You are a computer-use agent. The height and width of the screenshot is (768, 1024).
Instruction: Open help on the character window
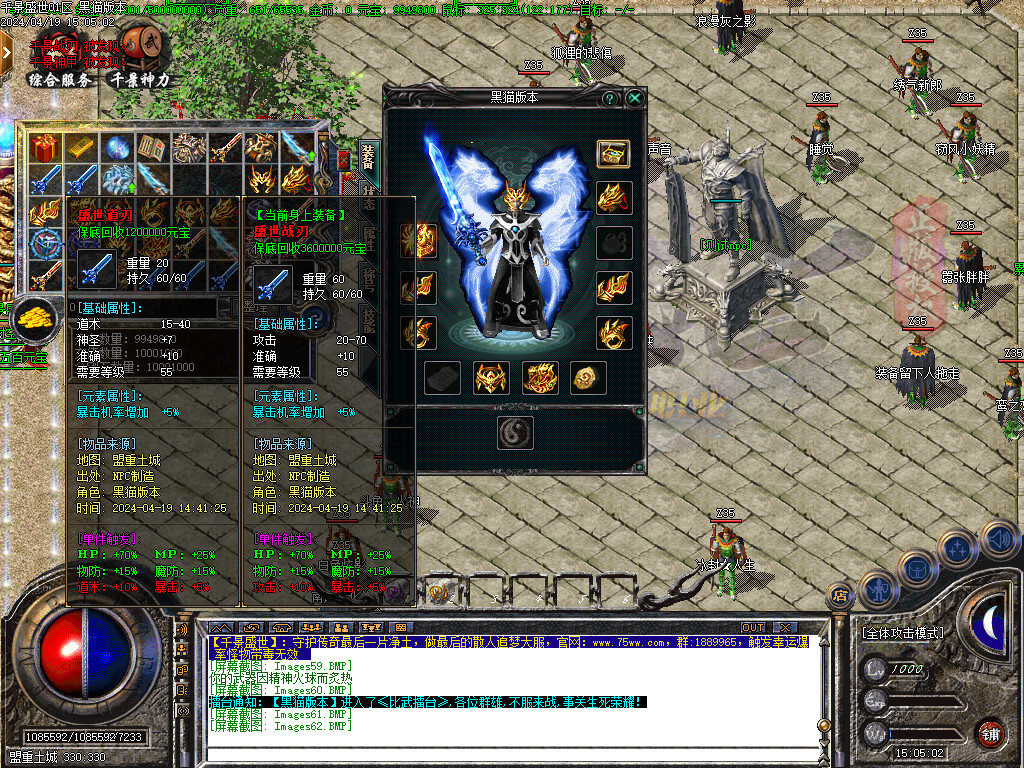click(x=609, y=98)
